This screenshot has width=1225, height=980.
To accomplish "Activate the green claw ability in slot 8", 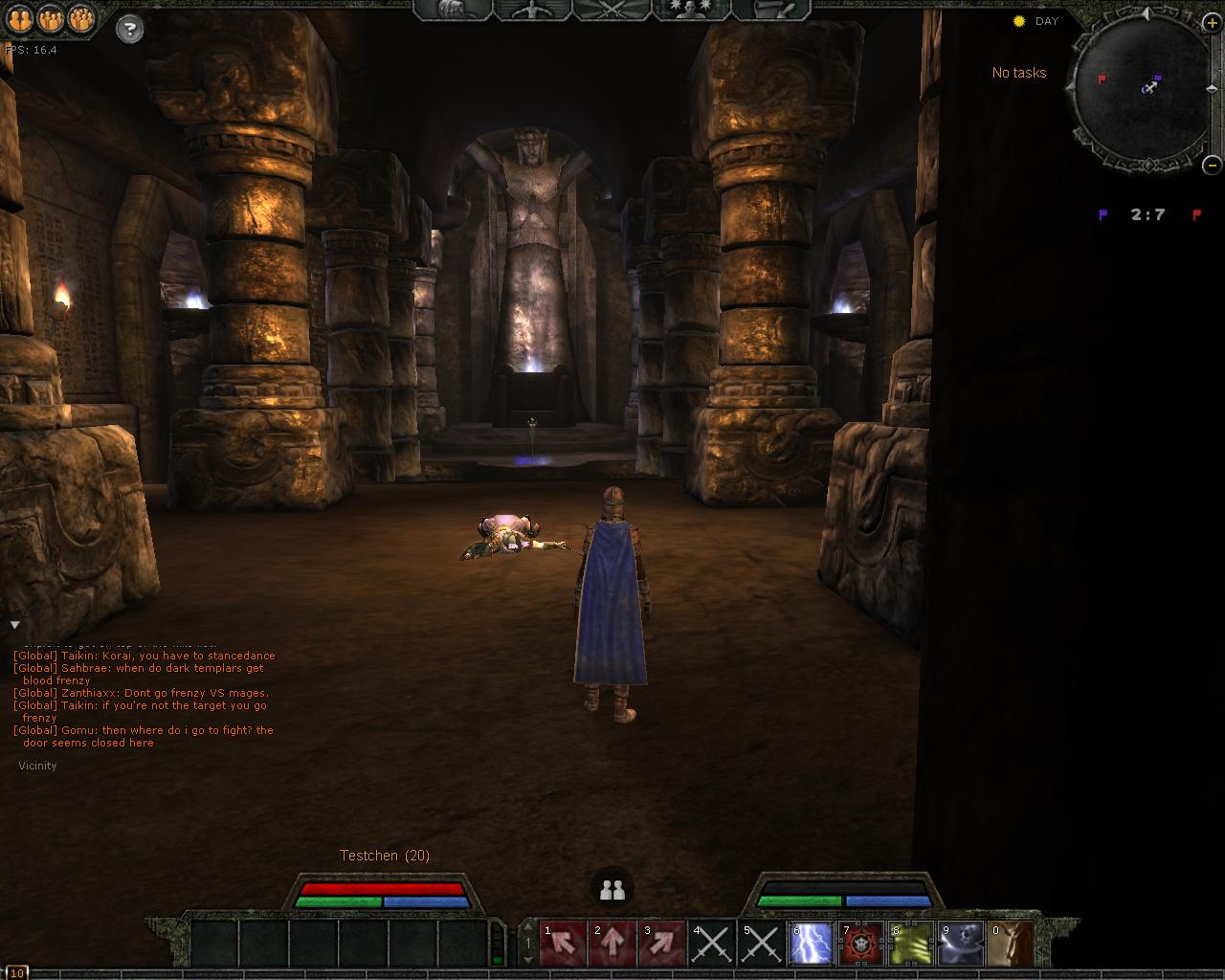I will [910, 943].
